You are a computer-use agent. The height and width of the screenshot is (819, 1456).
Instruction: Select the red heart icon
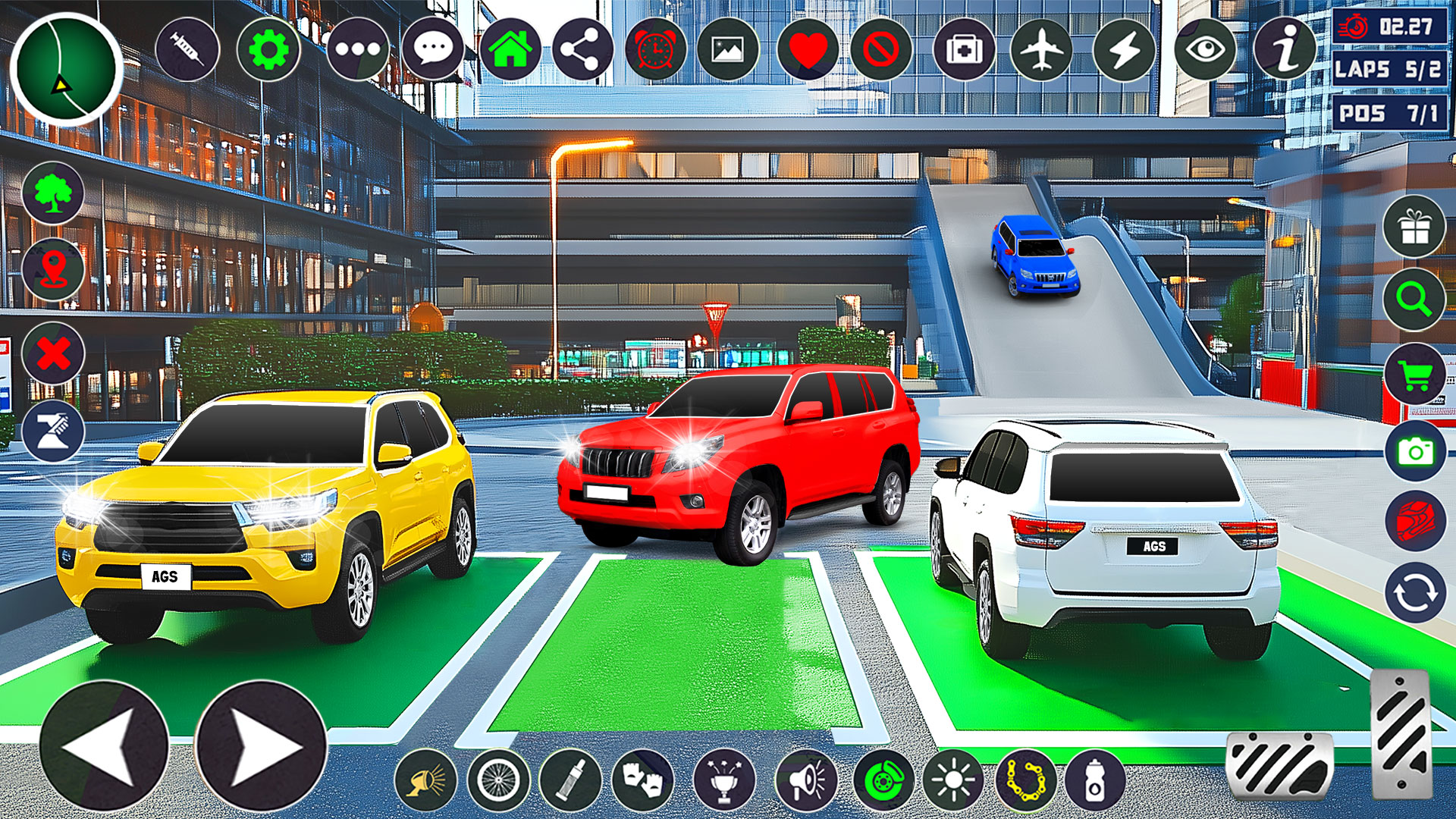pyautogui.click(x=808, y=50)
